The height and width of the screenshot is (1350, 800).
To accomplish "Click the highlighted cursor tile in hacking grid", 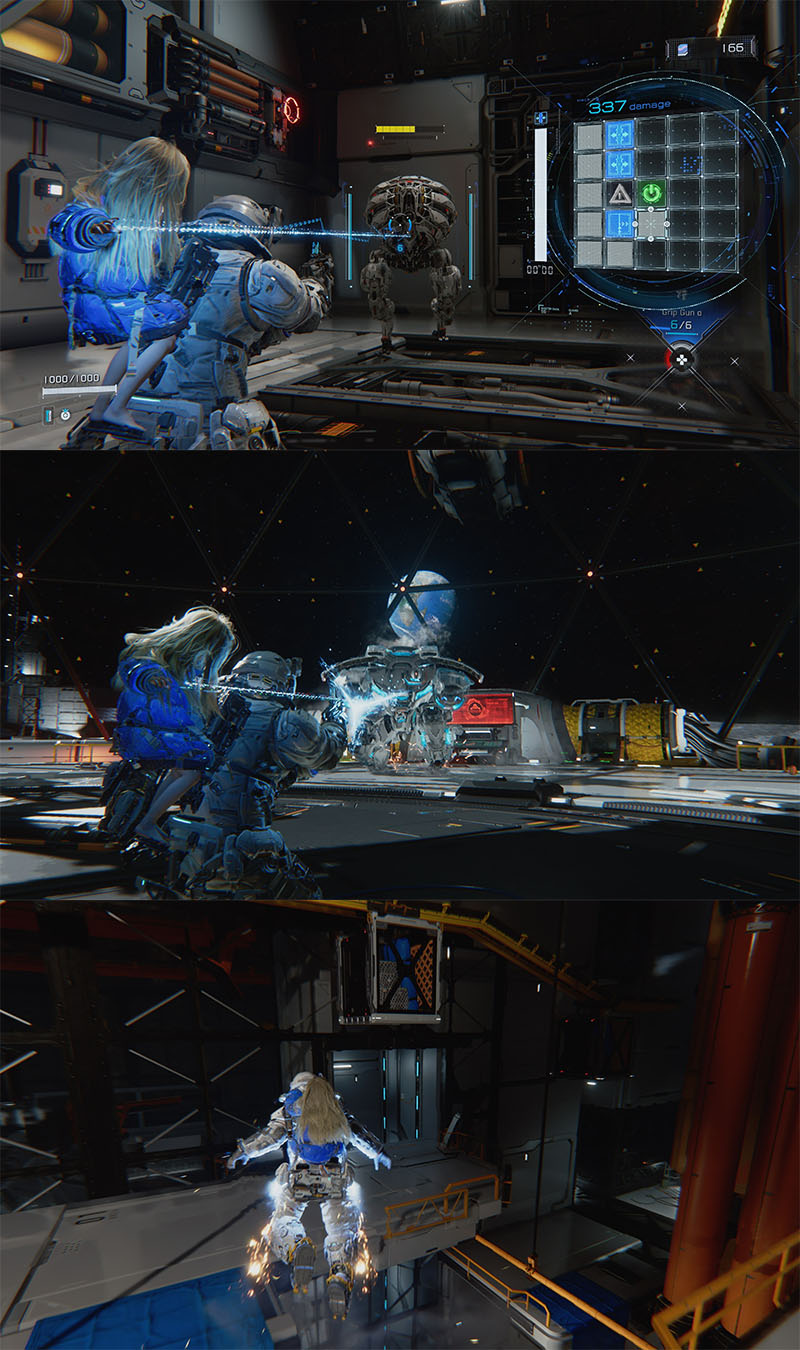I will [x=653, y=224].
